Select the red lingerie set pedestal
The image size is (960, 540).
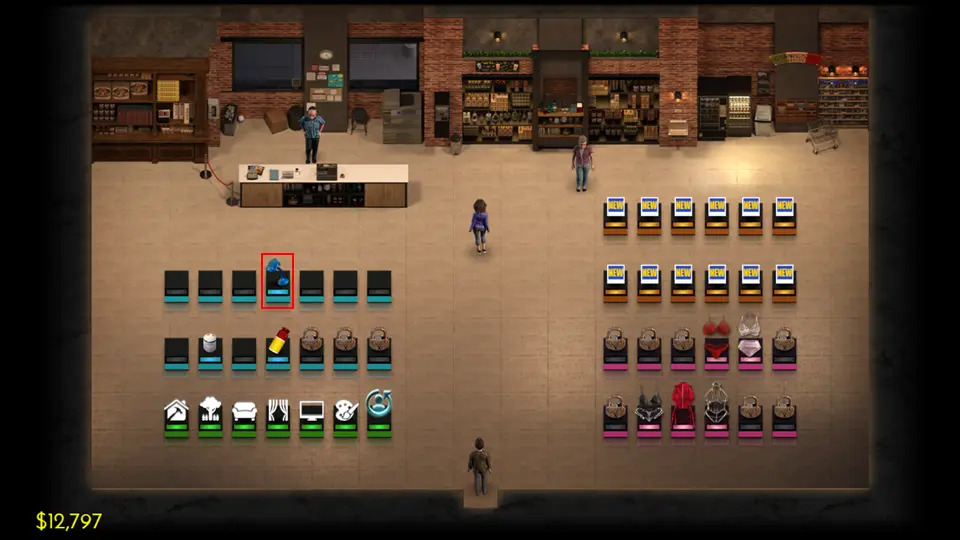tap(716, 343)
